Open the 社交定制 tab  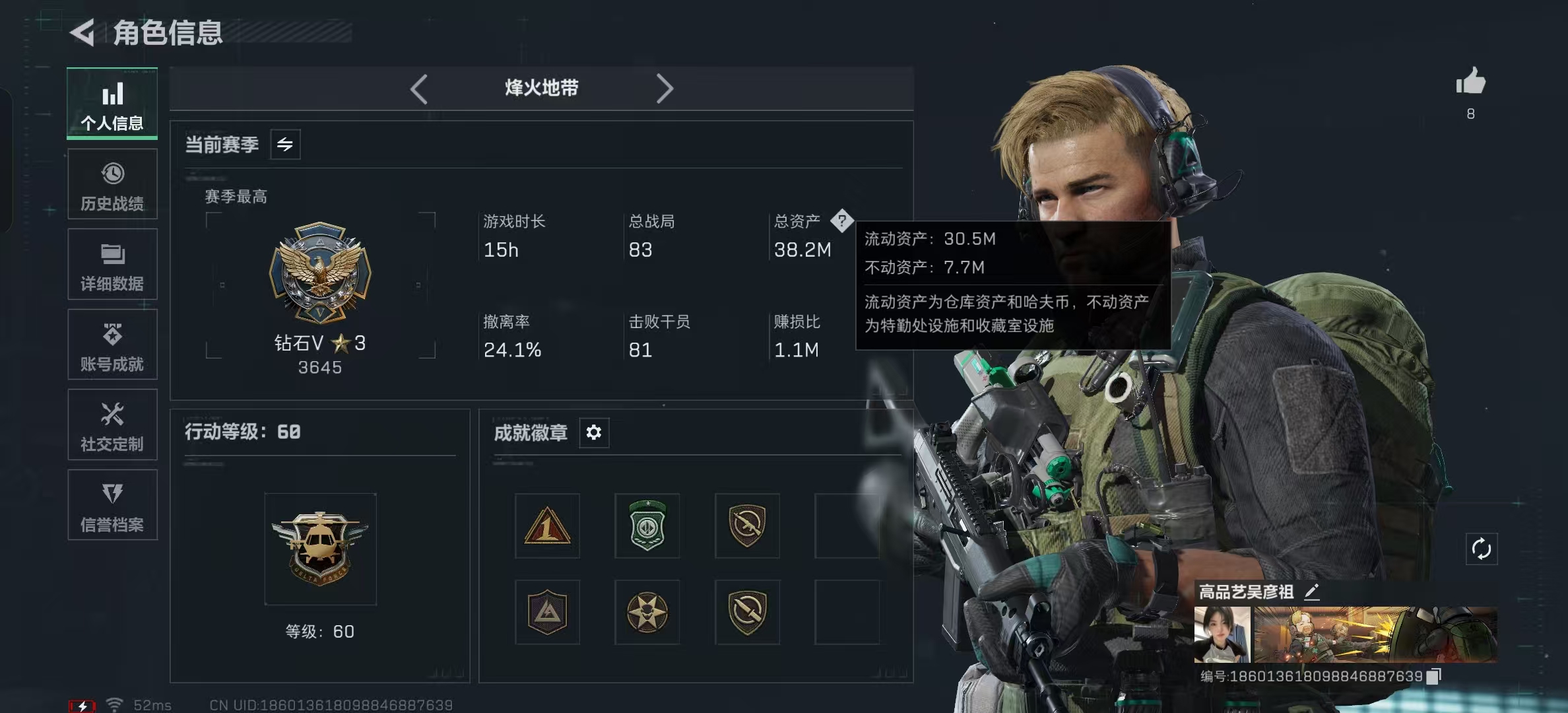coord(112,425)
